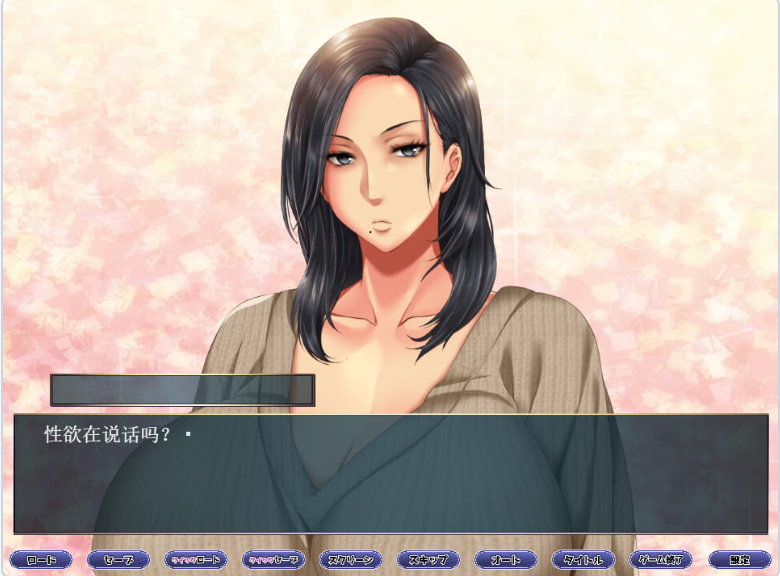780x576 pixels.
Task: Open the ロード (Load) menu
Action: click(x=41, y=560)
